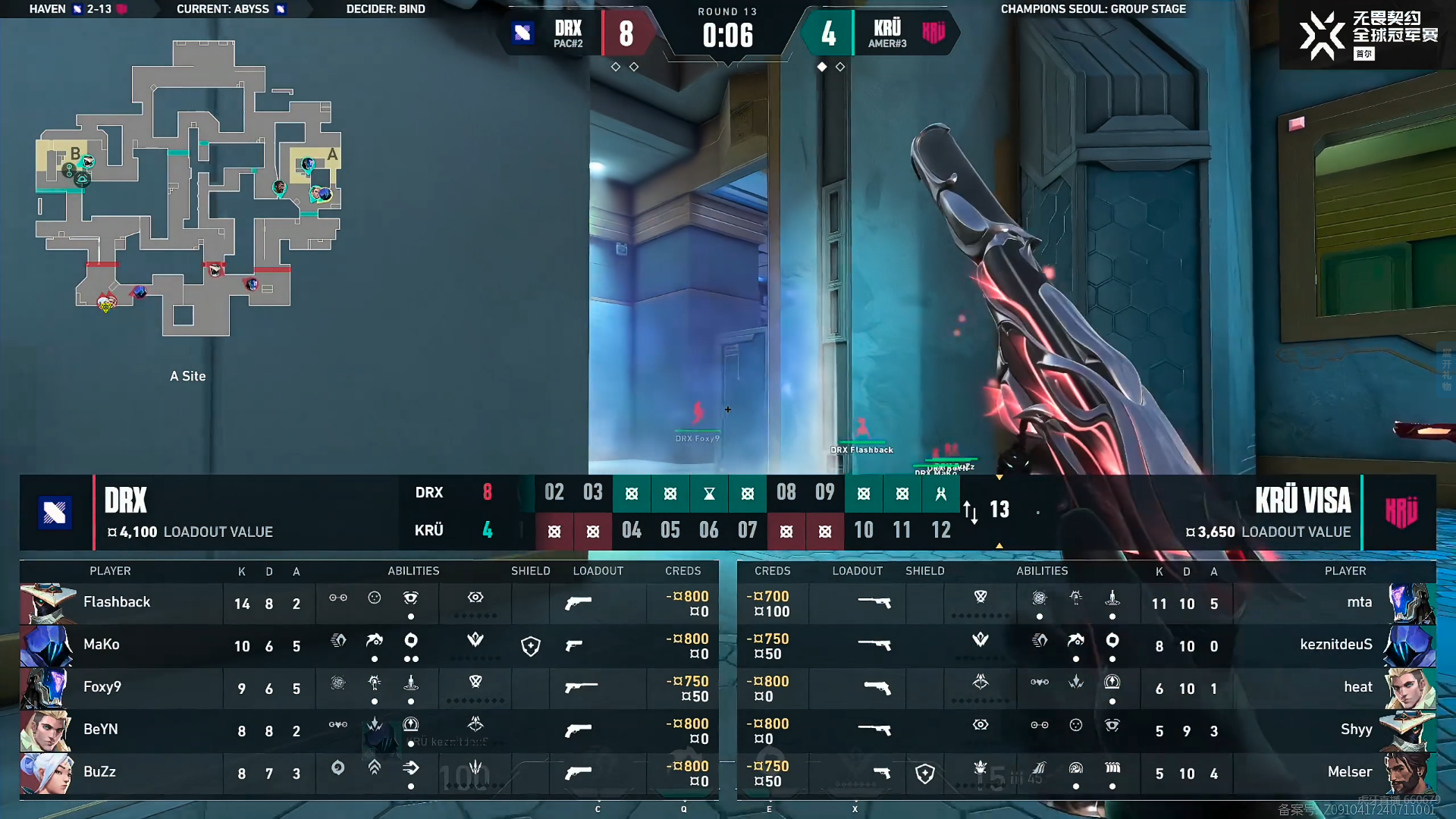This screenshot has width=1456, height=819.
Task: Choose Shyy's player row
Action: pos(1086,730)
